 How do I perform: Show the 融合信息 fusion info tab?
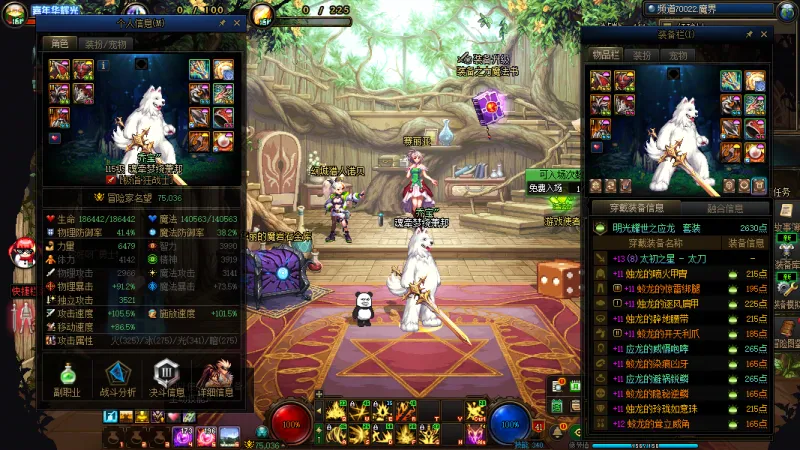725,208
